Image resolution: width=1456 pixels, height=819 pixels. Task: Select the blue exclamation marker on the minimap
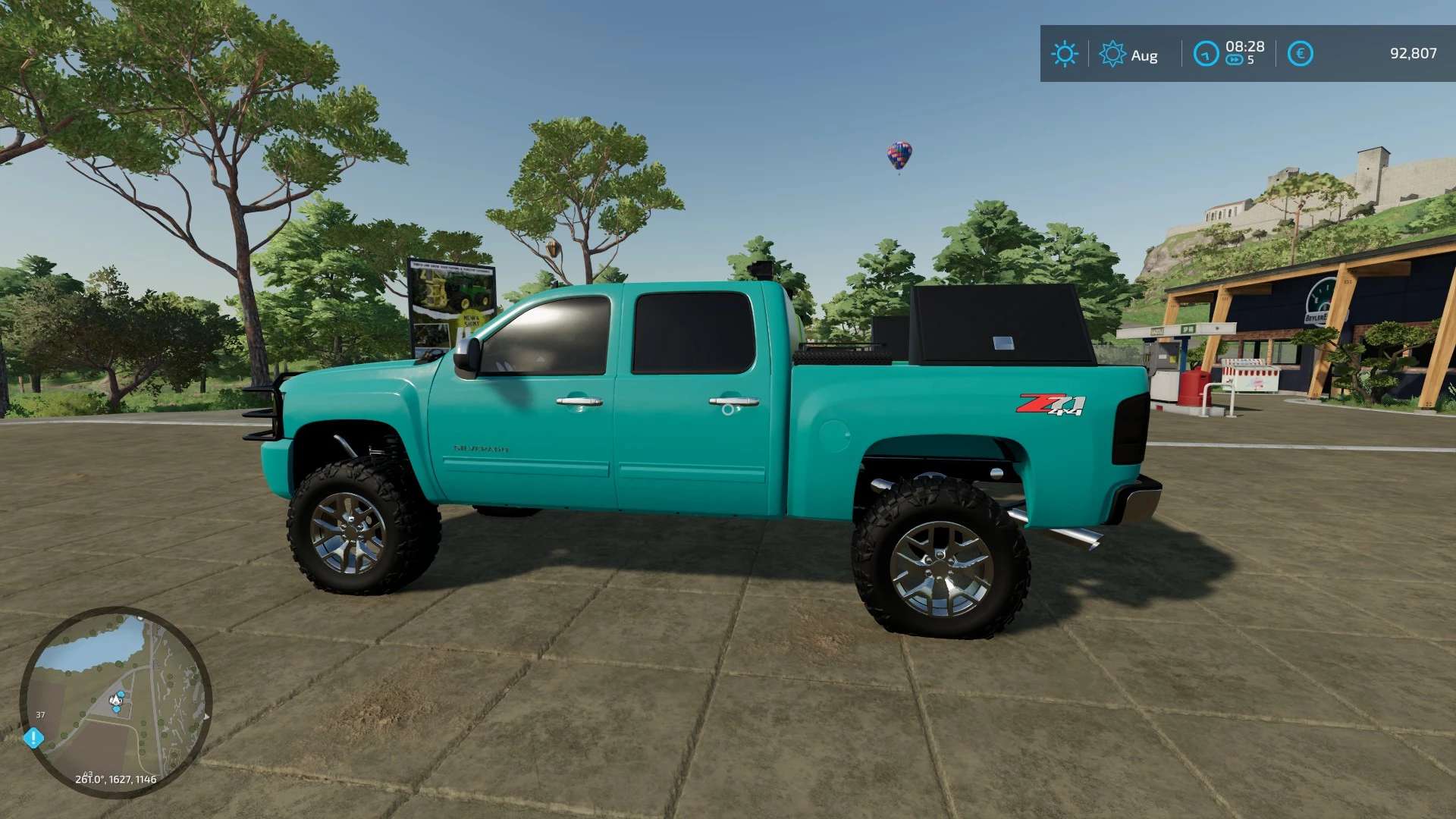pyautogui.click(x=33, y=737)
